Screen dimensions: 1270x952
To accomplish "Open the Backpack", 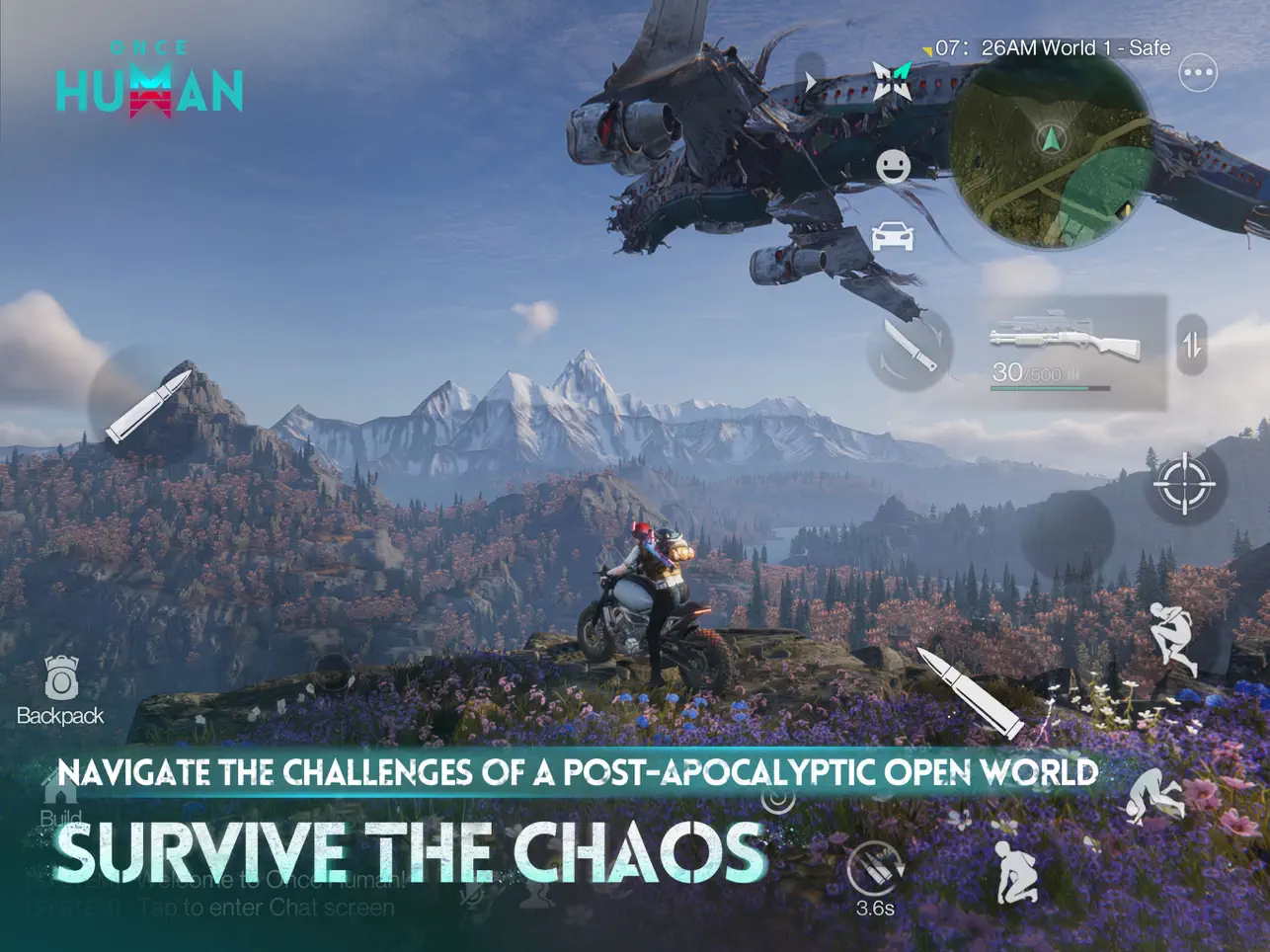I will pos(60,690).
